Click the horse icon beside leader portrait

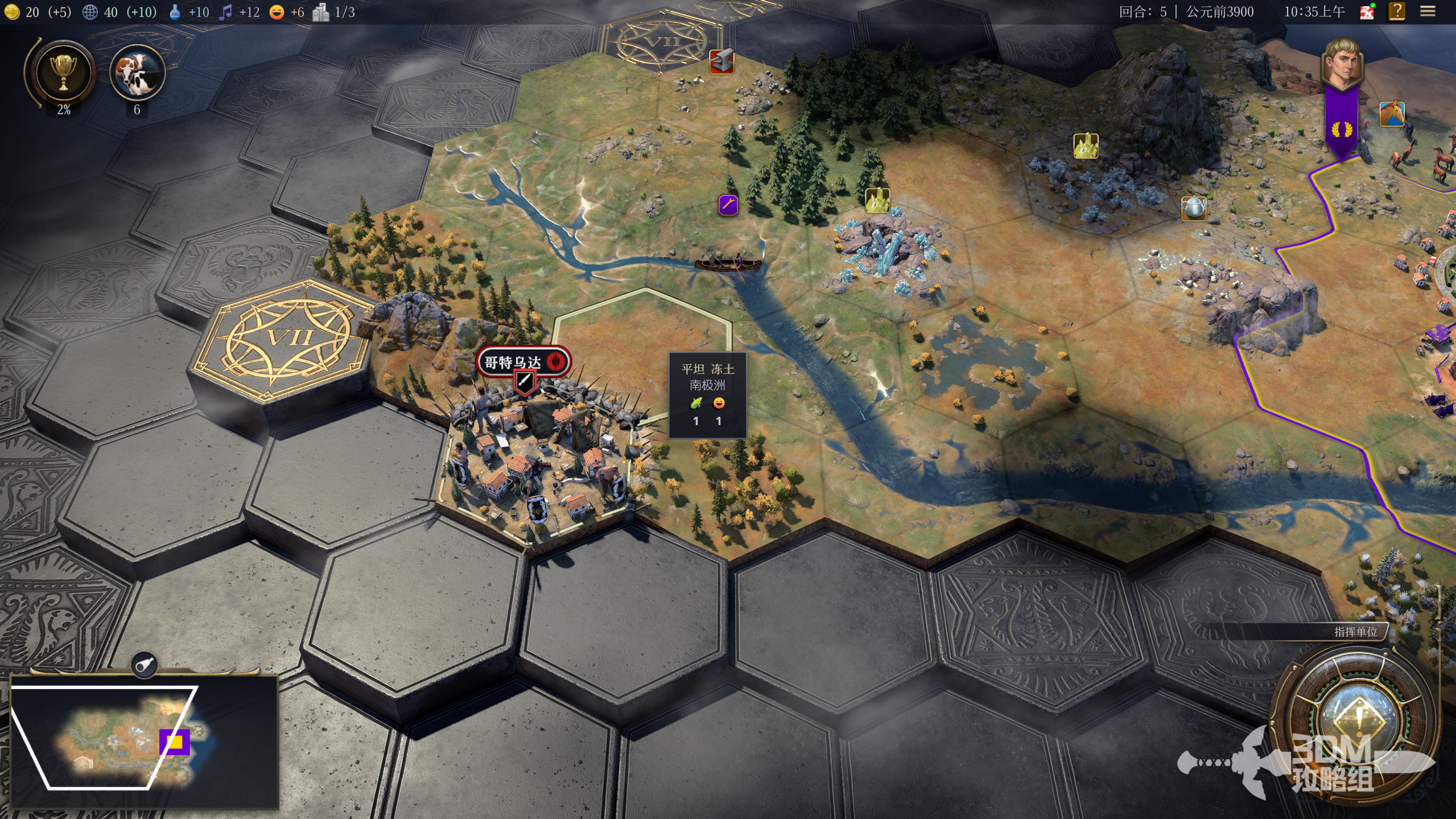[1391, 114]
